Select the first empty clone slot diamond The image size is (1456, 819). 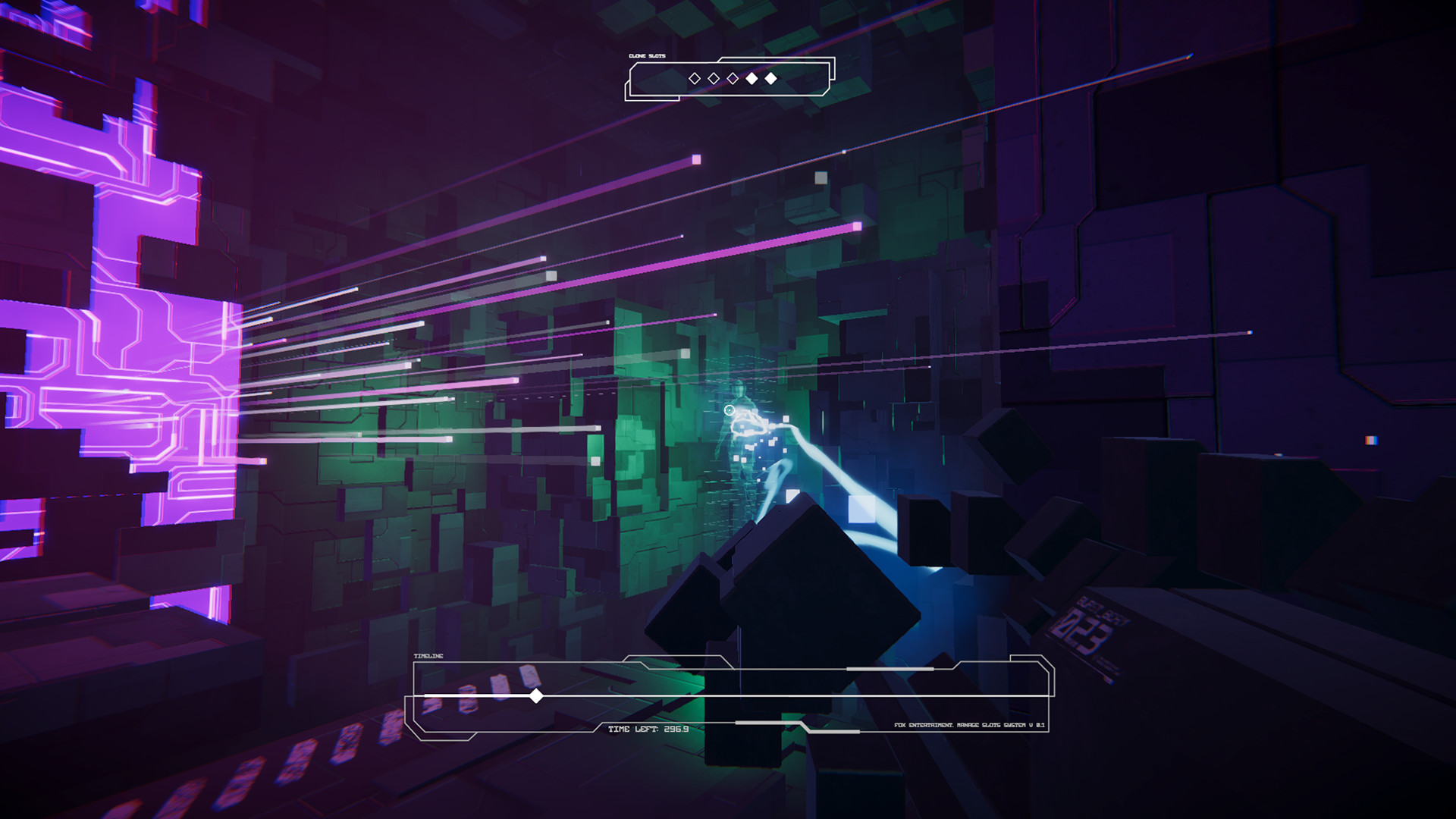click(x=695, y=78)
